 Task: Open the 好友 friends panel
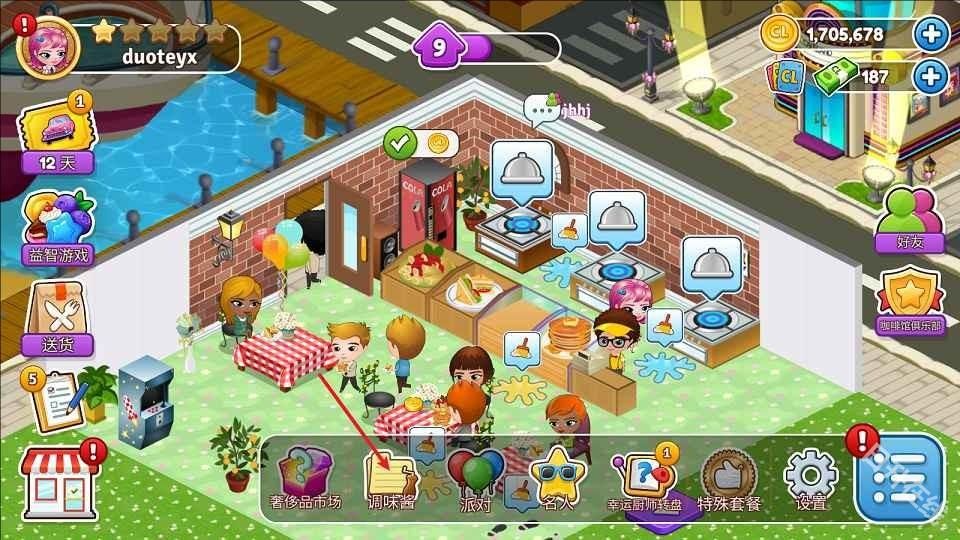coord(908,219)
